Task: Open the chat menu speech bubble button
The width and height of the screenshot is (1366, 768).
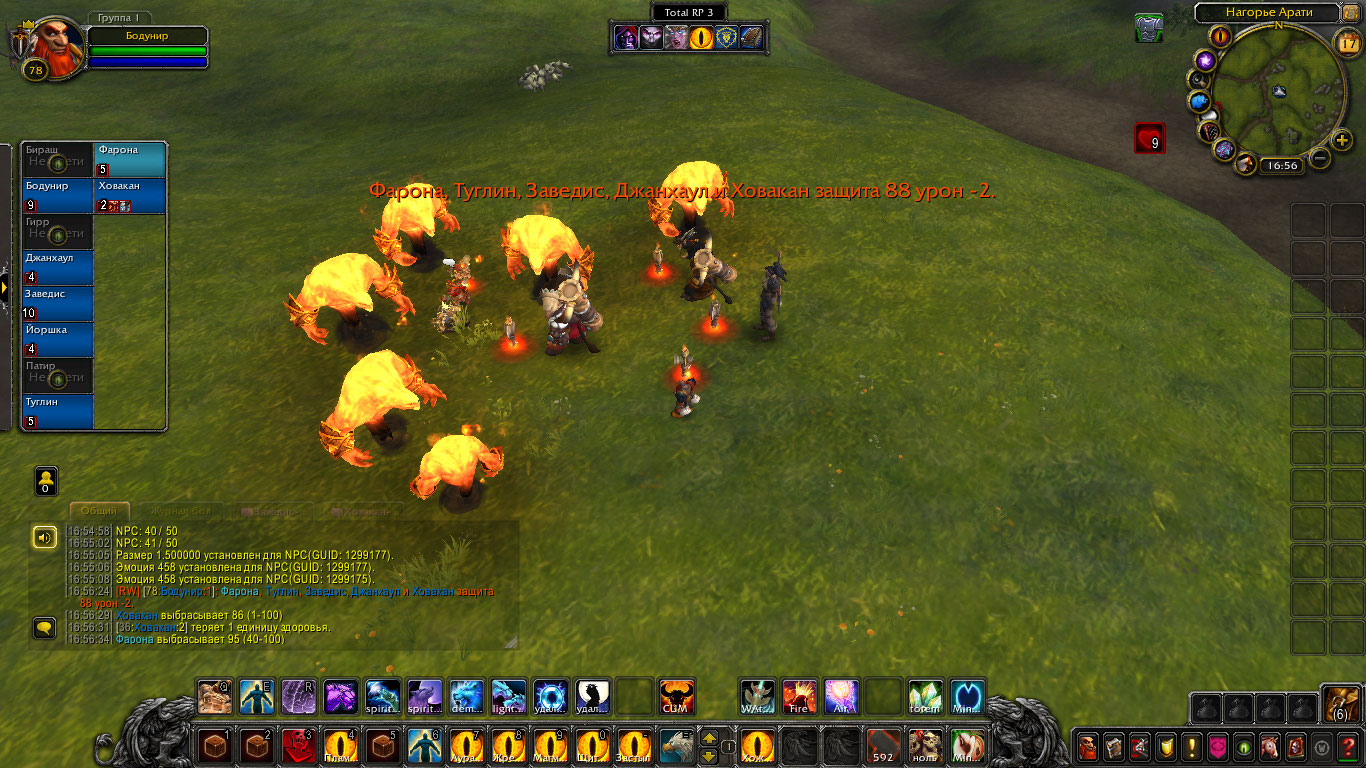Action: 44,628
